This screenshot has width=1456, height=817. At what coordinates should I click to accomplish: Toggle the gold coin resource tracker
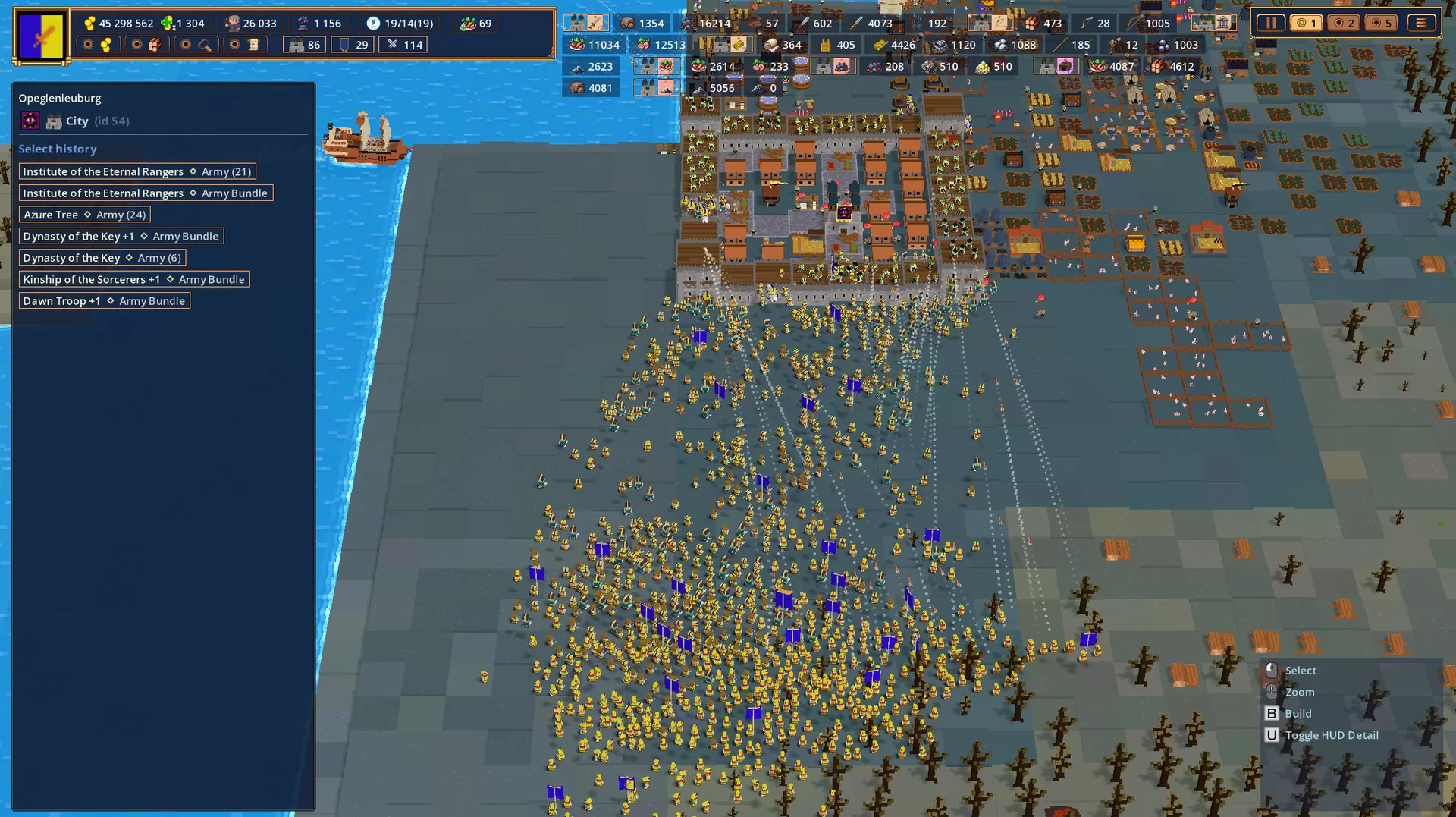[x=97, y=45]
